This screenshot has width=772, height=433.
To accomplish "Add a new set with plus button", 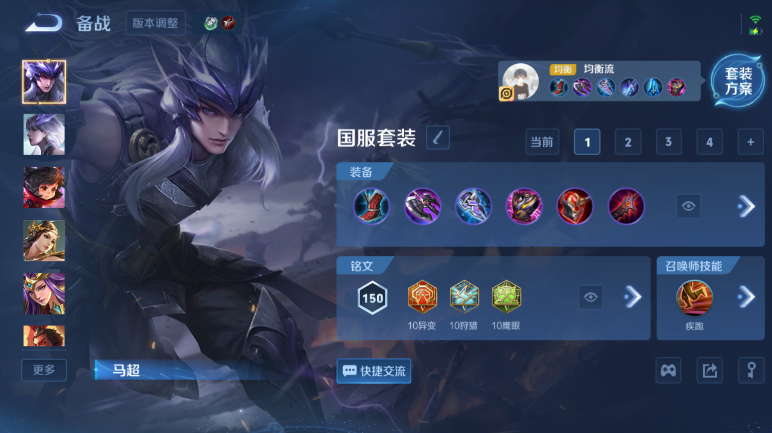I will 750,142.
